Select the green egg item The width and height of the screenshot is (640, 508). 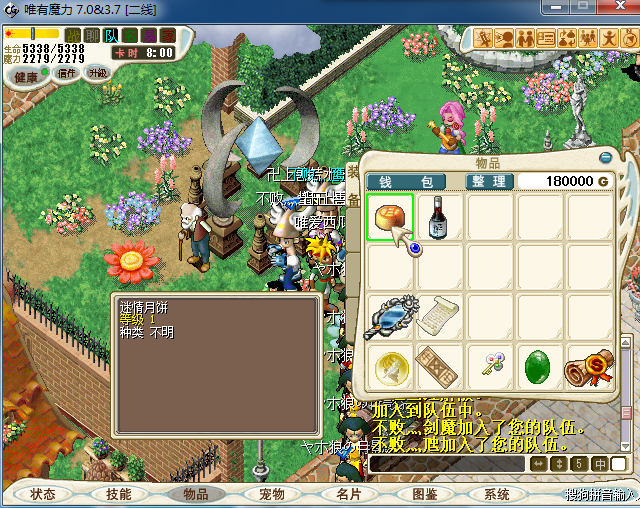click(x=540, y=367)
